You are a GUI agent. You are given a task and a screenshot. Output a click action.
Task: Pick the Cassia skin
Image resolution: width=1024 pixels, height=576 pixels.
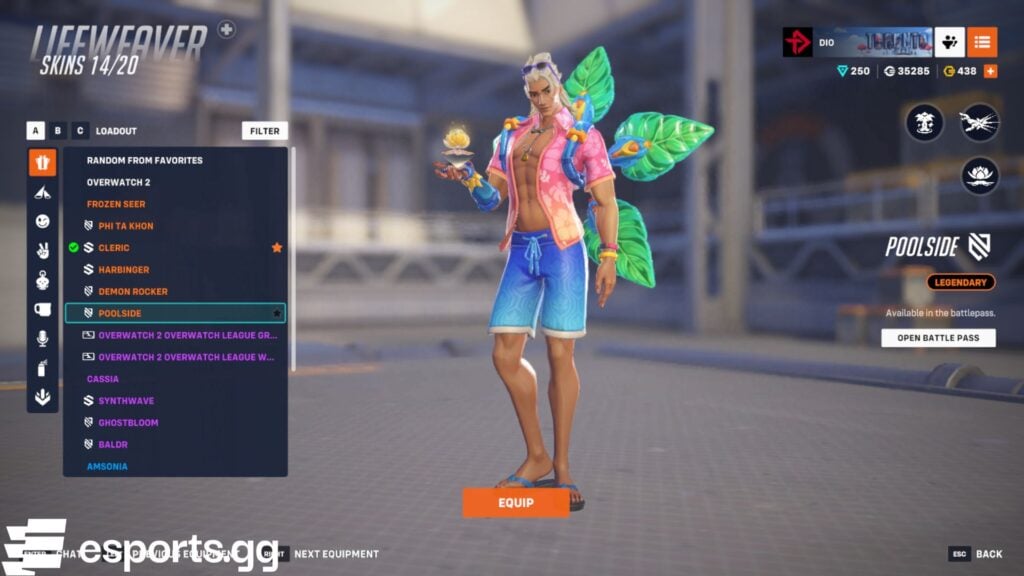pyautogui.click(x=103, y=379)
